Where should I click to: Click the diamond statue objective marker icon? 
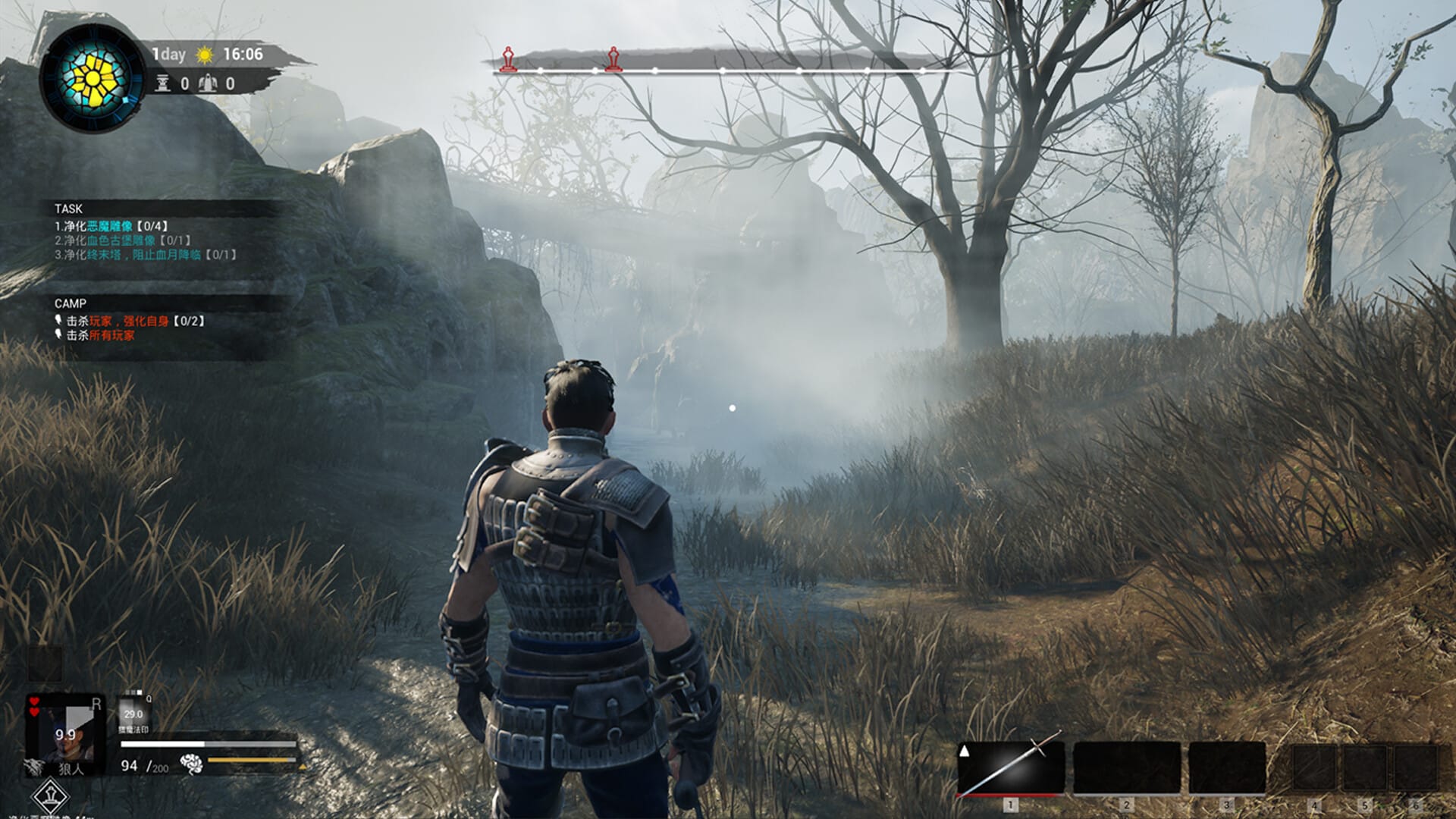(51, 795)
